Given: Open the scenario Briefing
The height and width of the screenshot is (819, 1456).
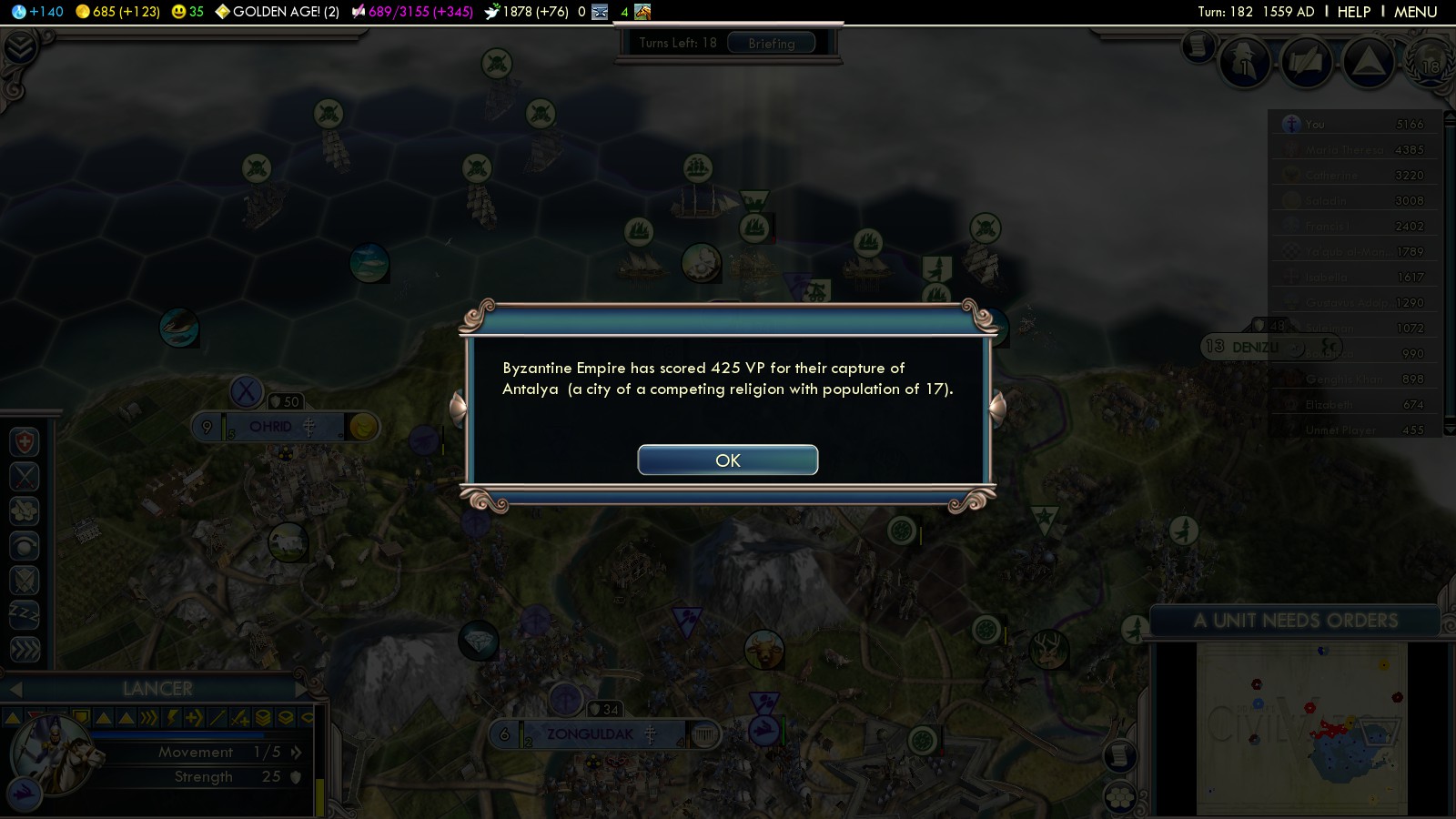Looking at the screenshot, I should 771,44.
